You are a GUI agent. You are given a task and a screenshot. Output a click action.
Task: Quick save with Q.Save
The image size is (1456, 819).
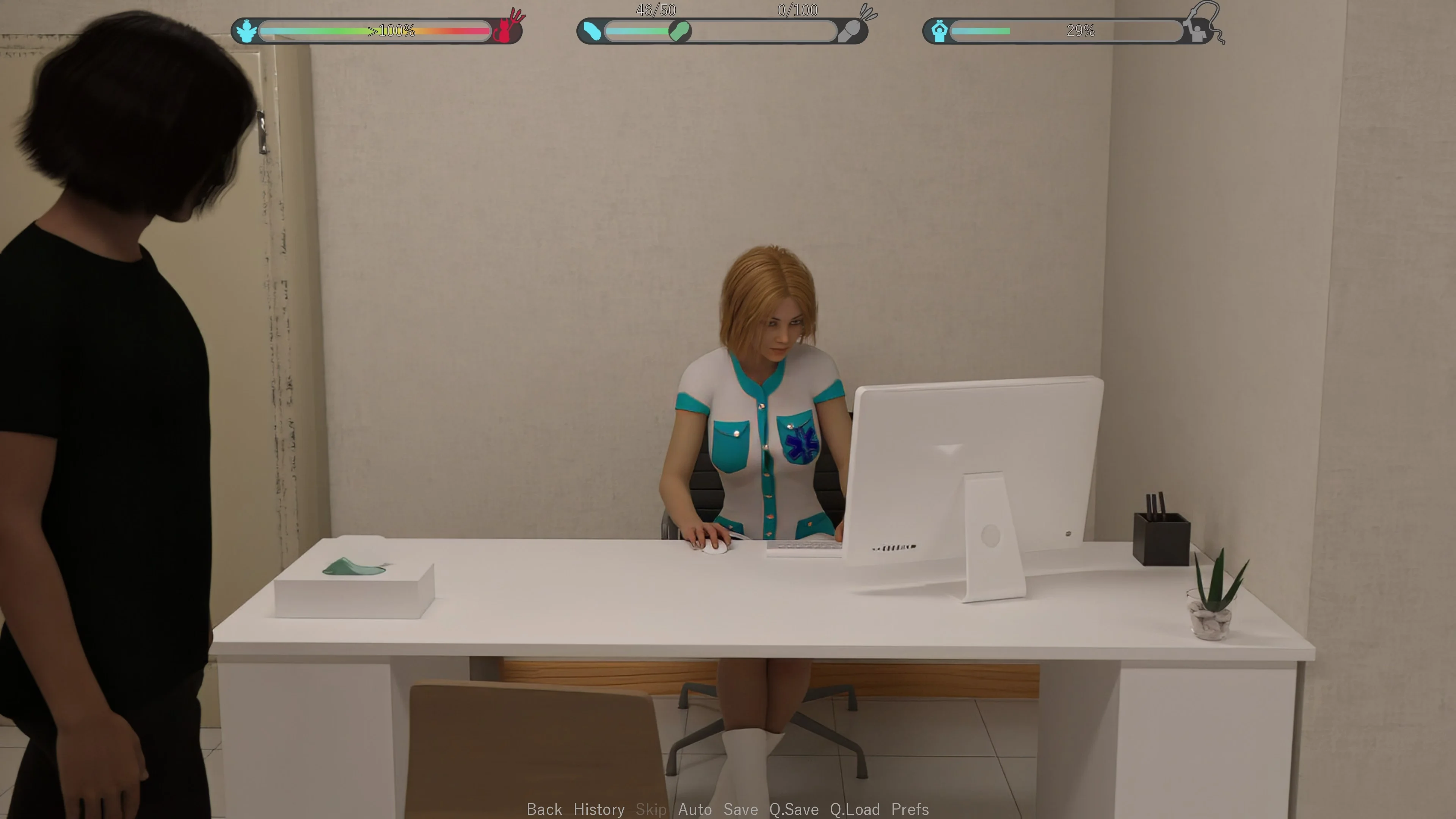(x=794, y=810)
